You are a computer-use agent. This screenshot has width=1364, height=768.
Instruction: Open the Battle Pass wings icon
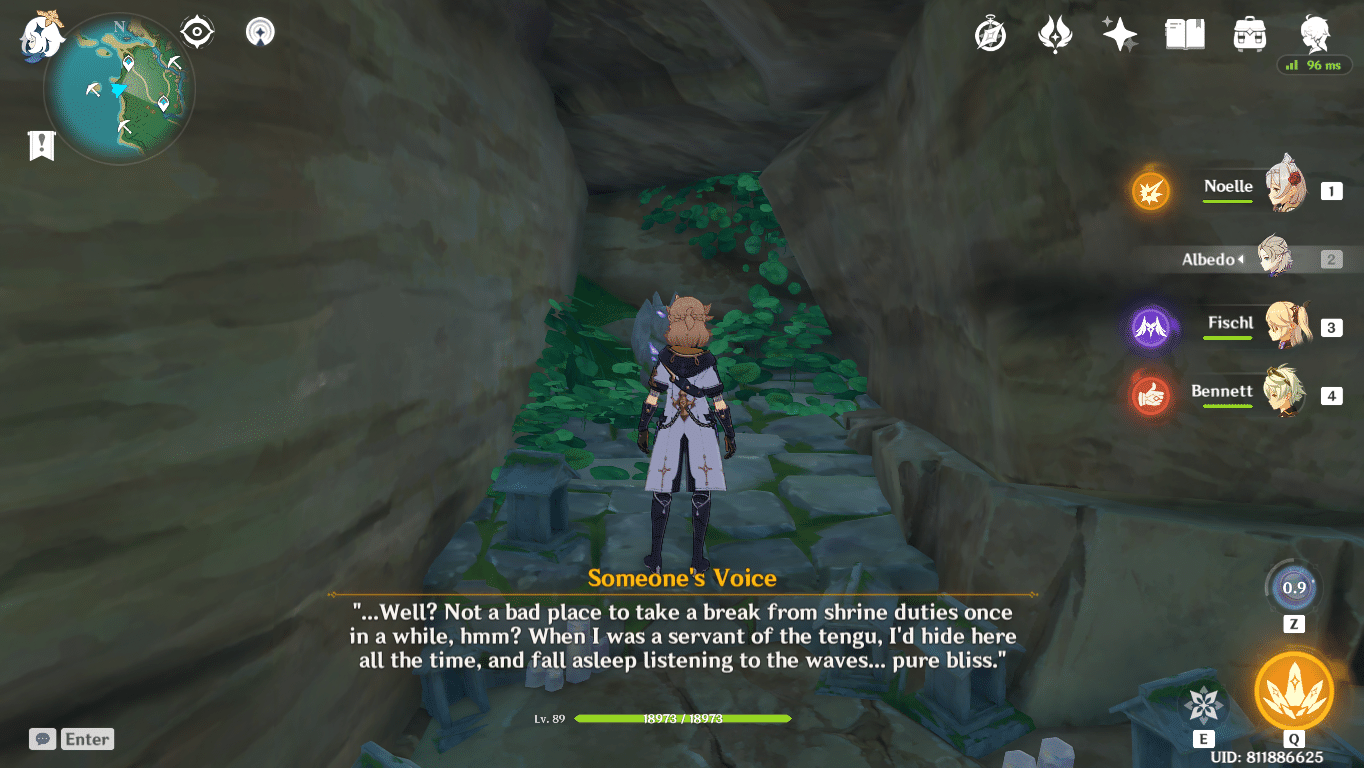tap(1054, 33)
